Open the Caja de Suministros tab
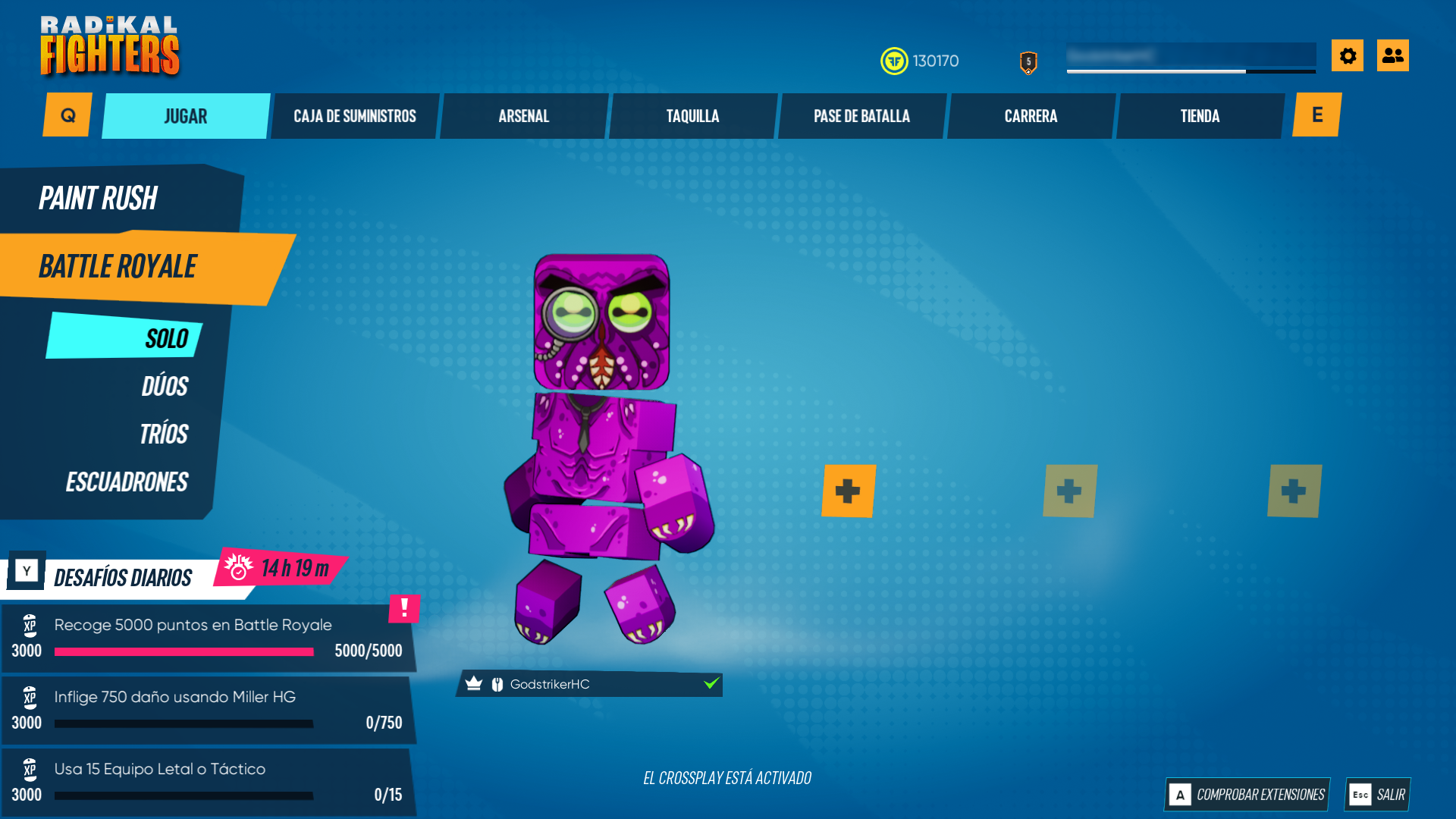The image size is (1456, 819). coord(355,116)
